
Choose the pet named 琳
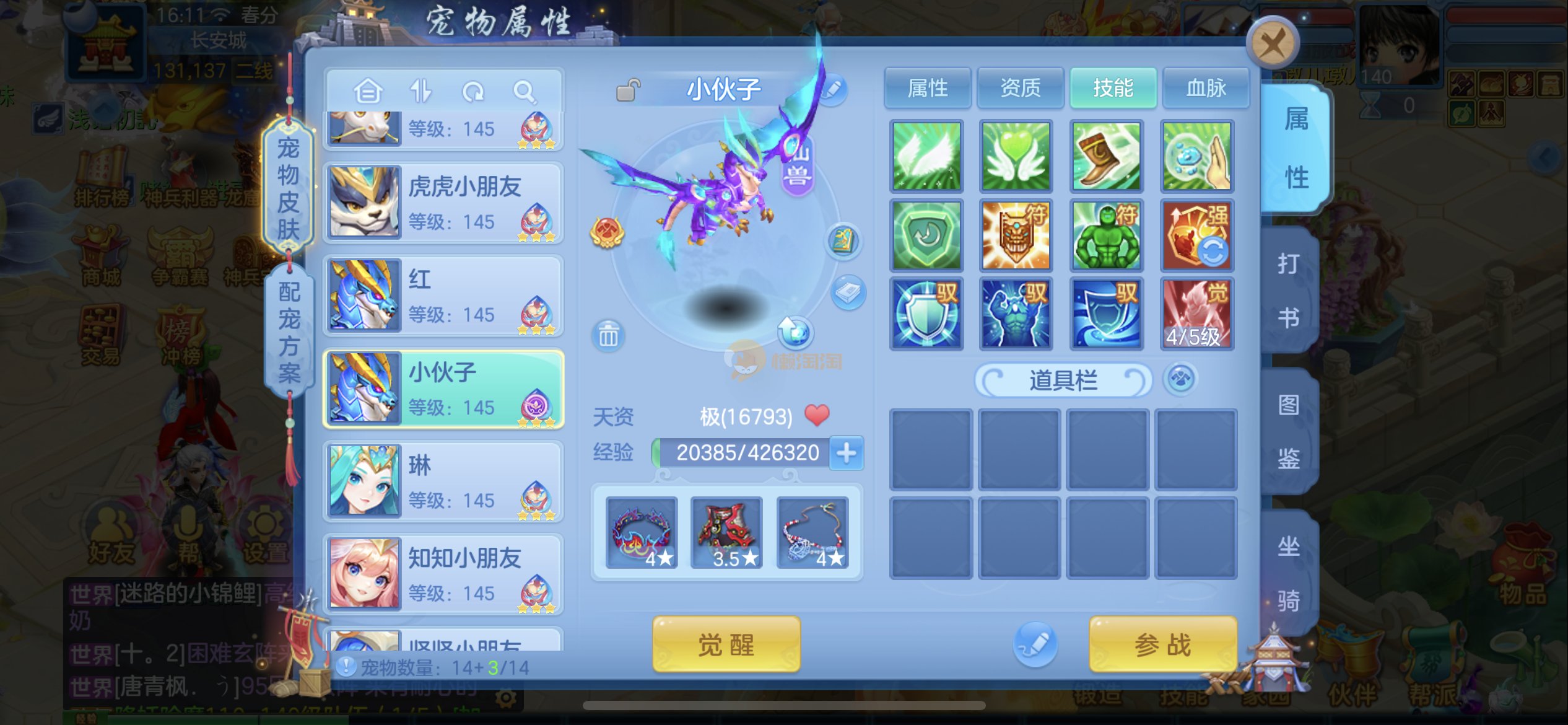[x=443, y=481]
